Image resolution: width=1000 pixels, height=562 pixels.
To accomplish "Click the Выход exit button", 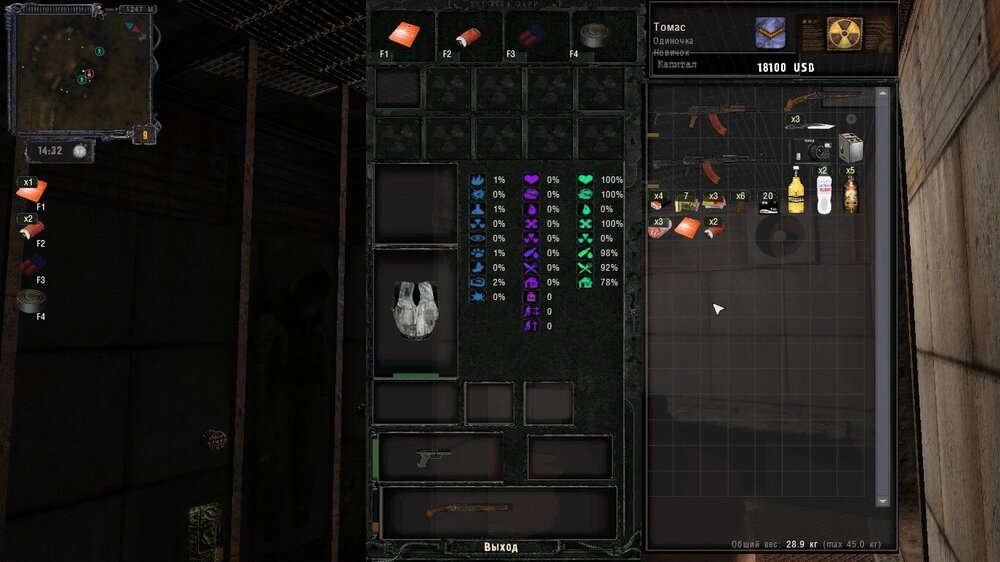I will [501, 547].
